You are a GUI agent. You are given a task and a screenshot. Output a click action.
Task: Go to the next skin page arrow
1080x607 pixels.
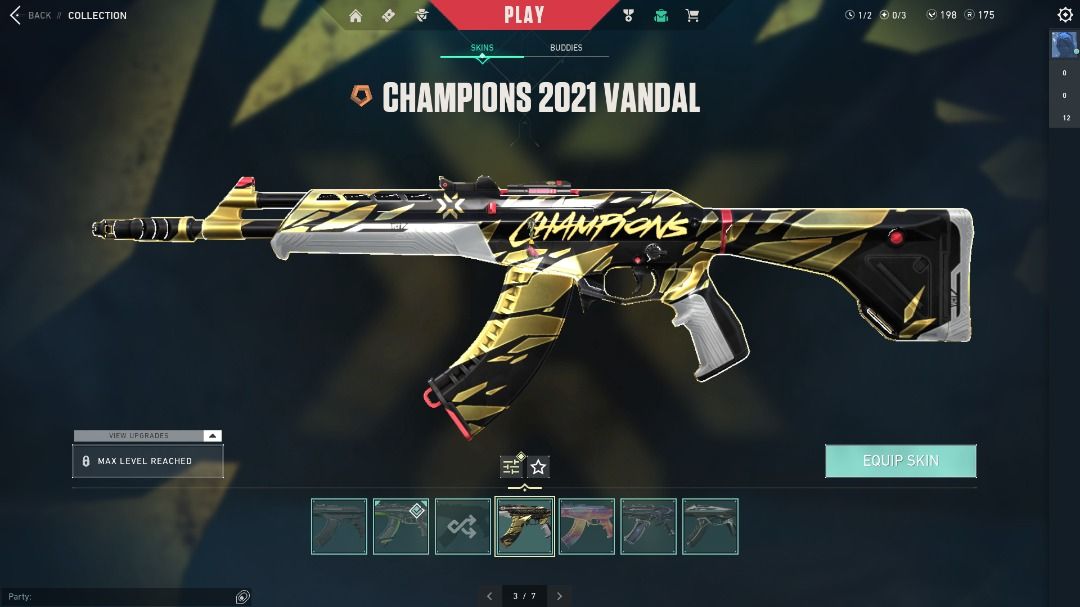point(560,596)
